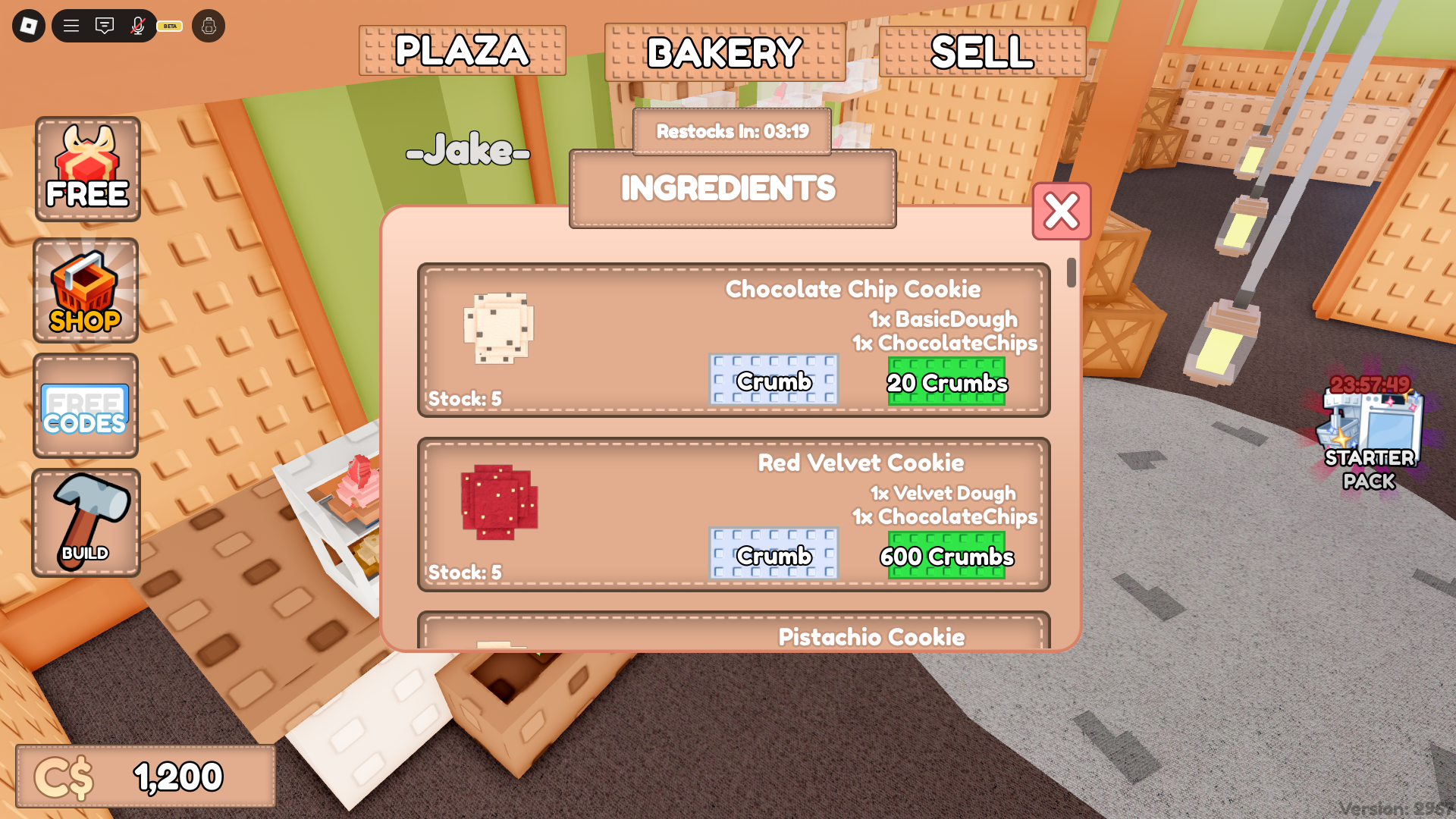Select the BUILD hammer tool
Screen dimensions: 1456x819
point(86,522)
